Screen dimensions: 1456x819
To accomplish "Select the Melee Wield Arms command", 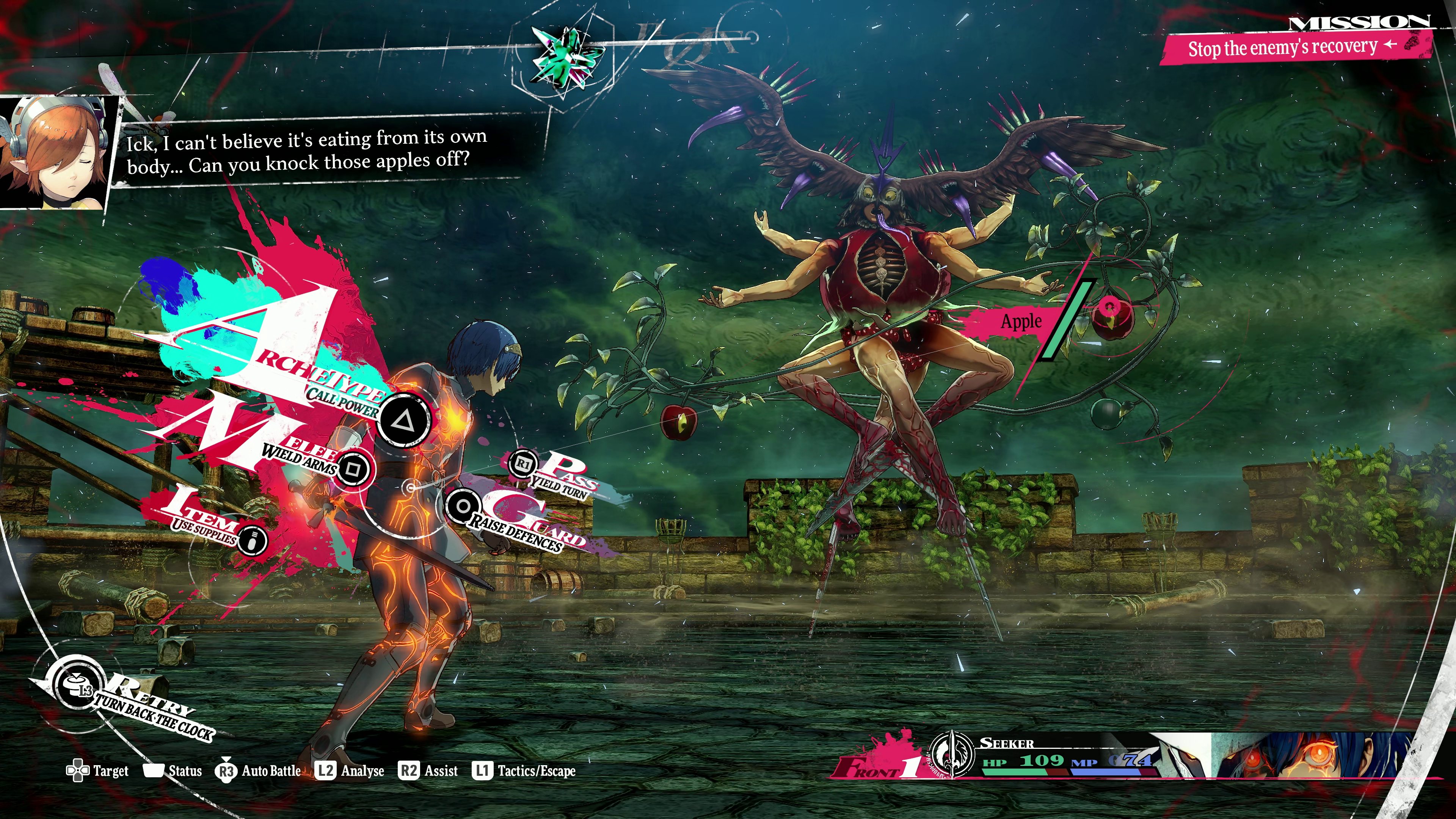I will (x=354, y=469).
